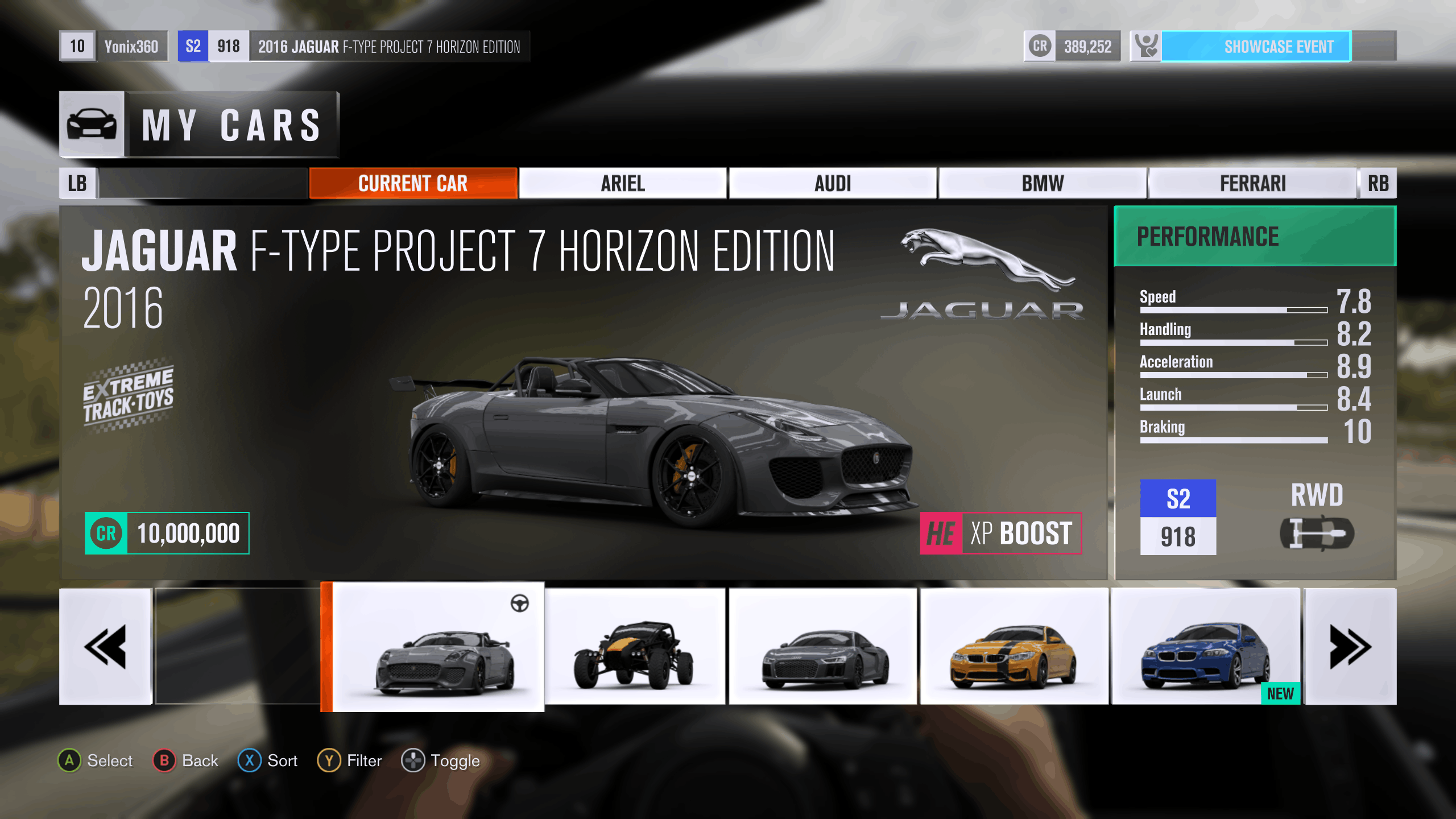Pick the grey Audi R8 thumbnail
This screenshot has height=819, width=1456.
[823, 647]
